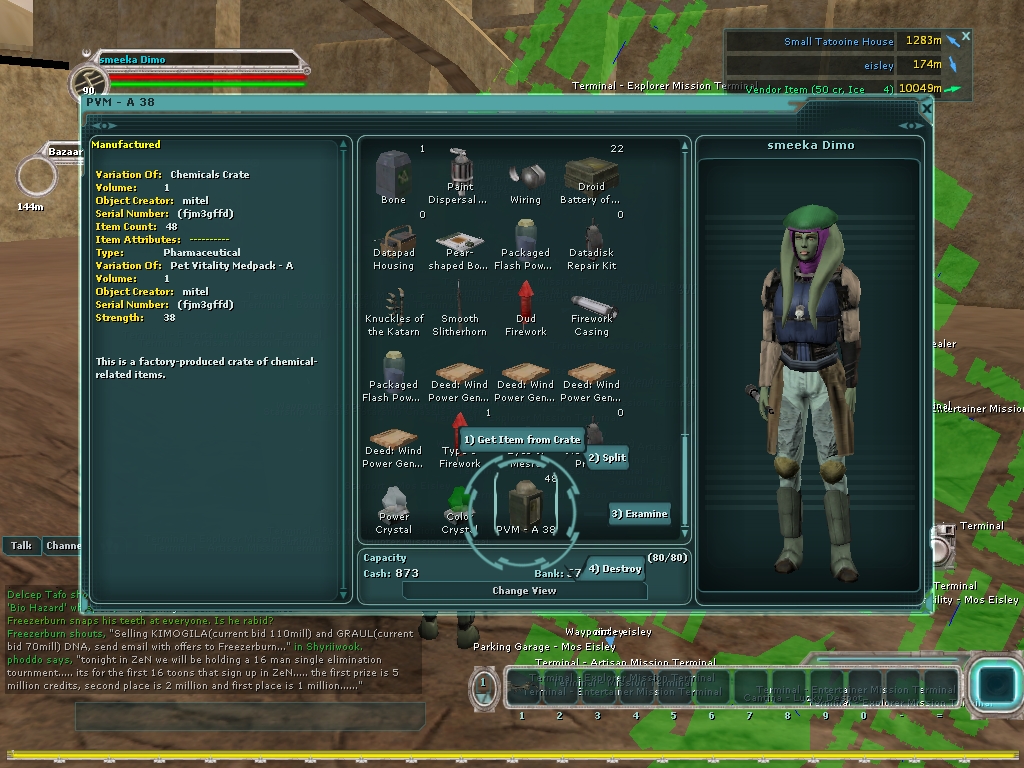Select the Datapad Housing item
The image size is (1024, 768).
(x=393, y=245)
